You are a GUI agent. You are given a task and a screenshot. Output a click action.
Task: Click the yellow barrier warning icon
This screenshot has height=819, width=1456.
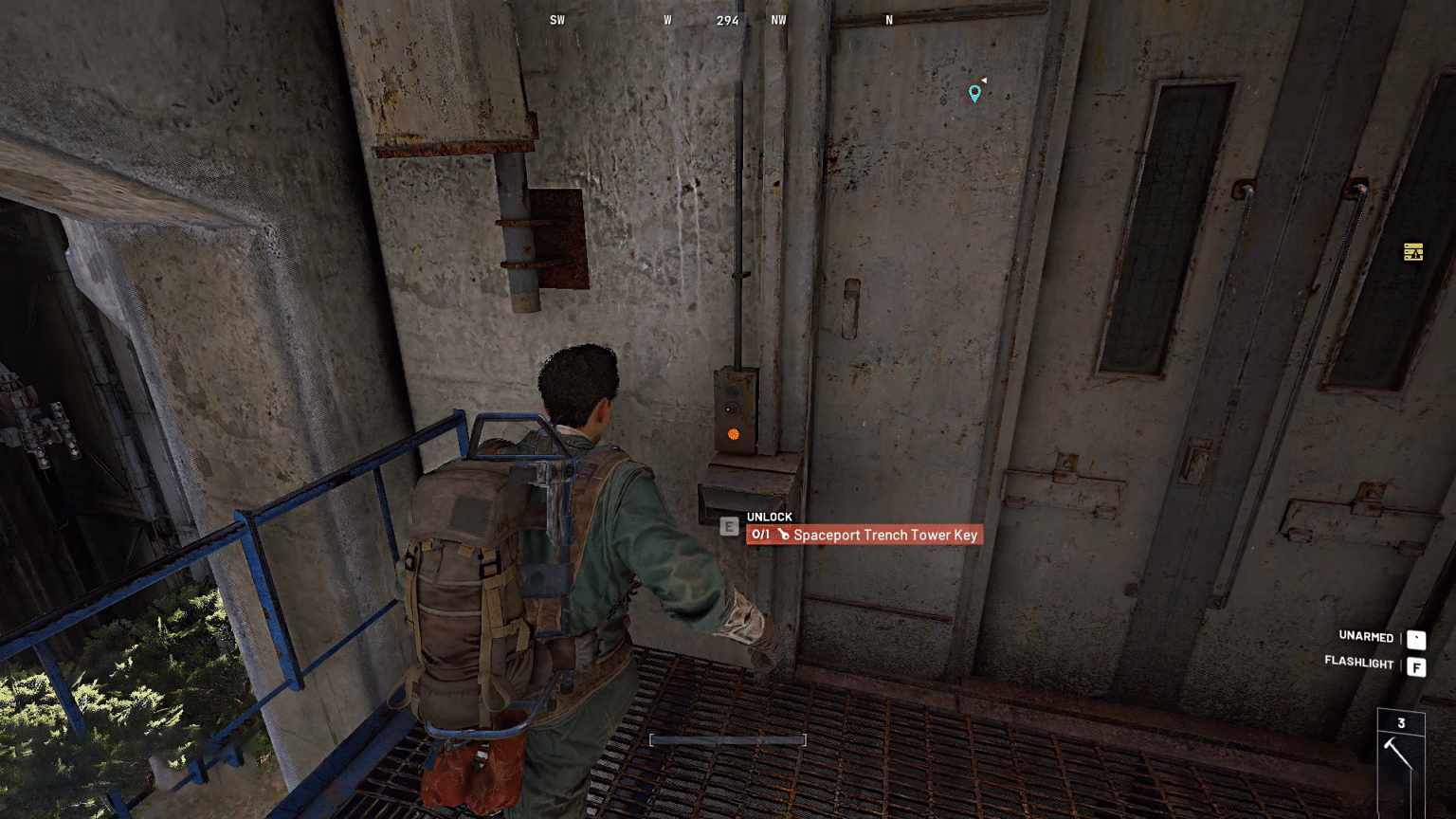[x=1412, y=251]
